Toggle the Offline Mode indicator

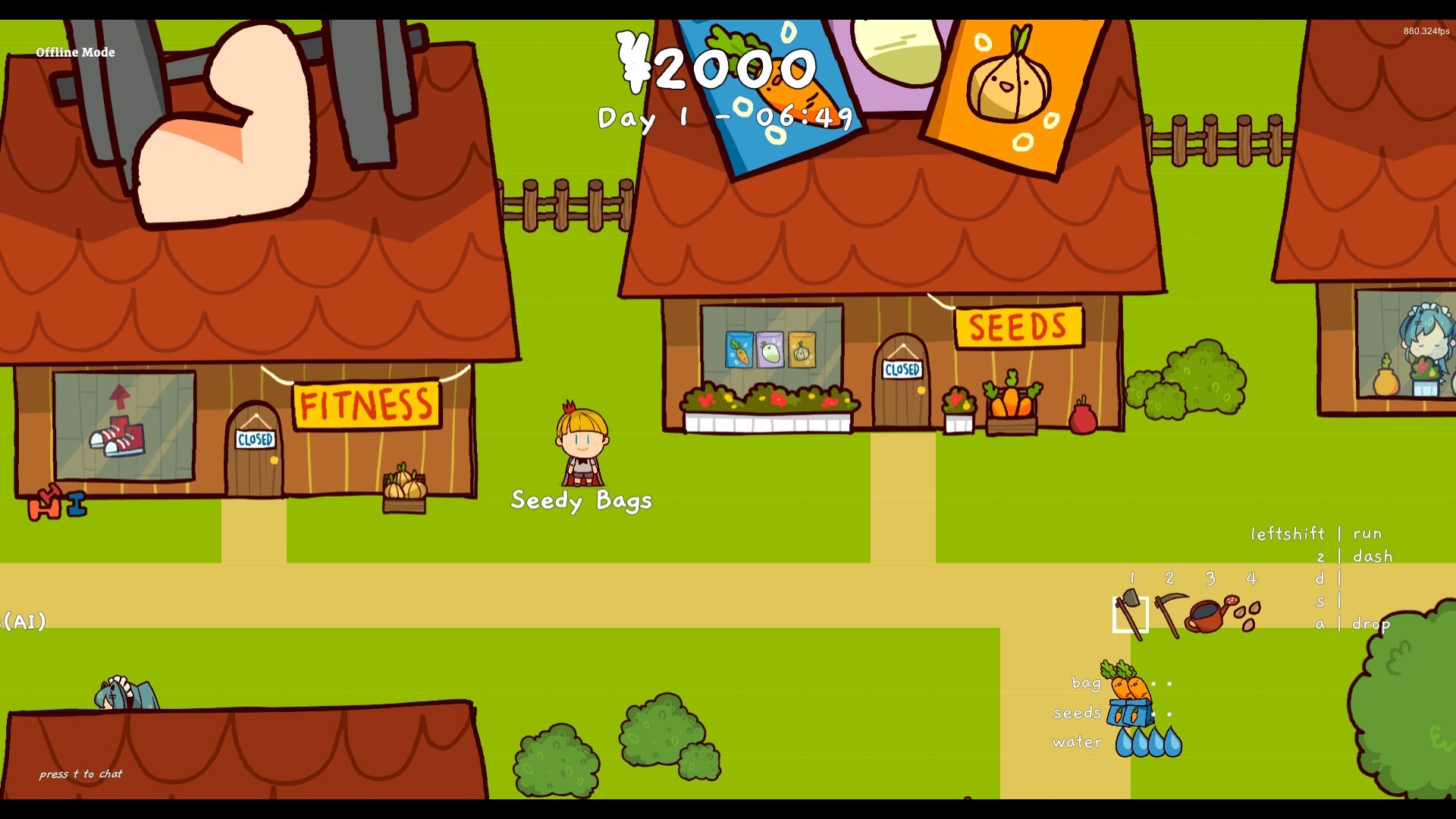point(75,53)
